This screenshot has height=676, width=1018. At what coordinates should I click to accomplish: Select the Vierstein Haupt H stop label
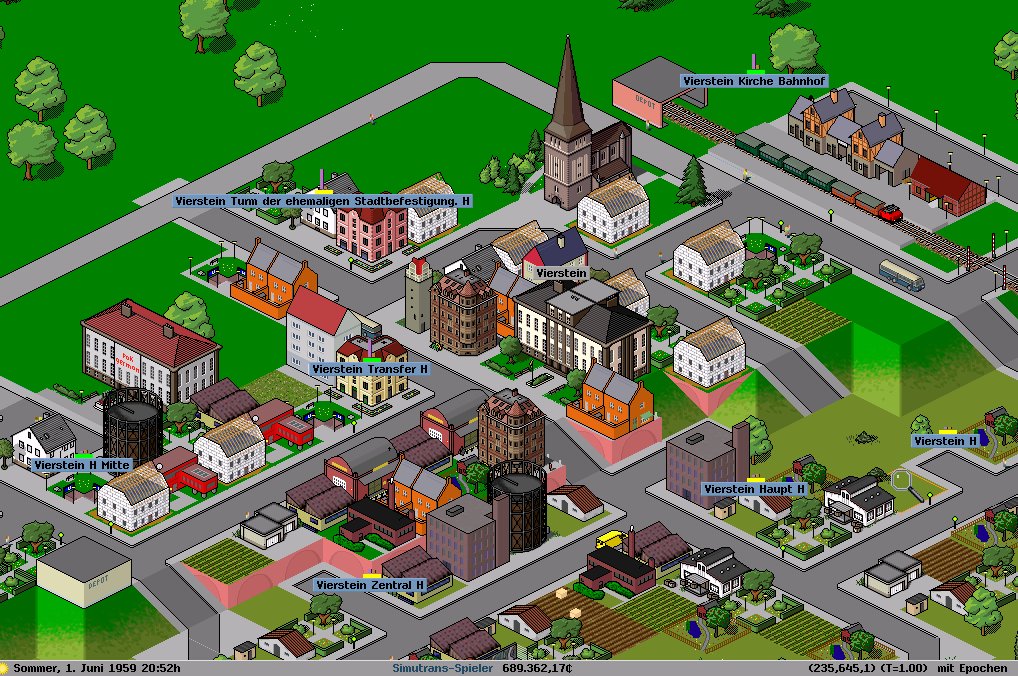pos(755,489)
